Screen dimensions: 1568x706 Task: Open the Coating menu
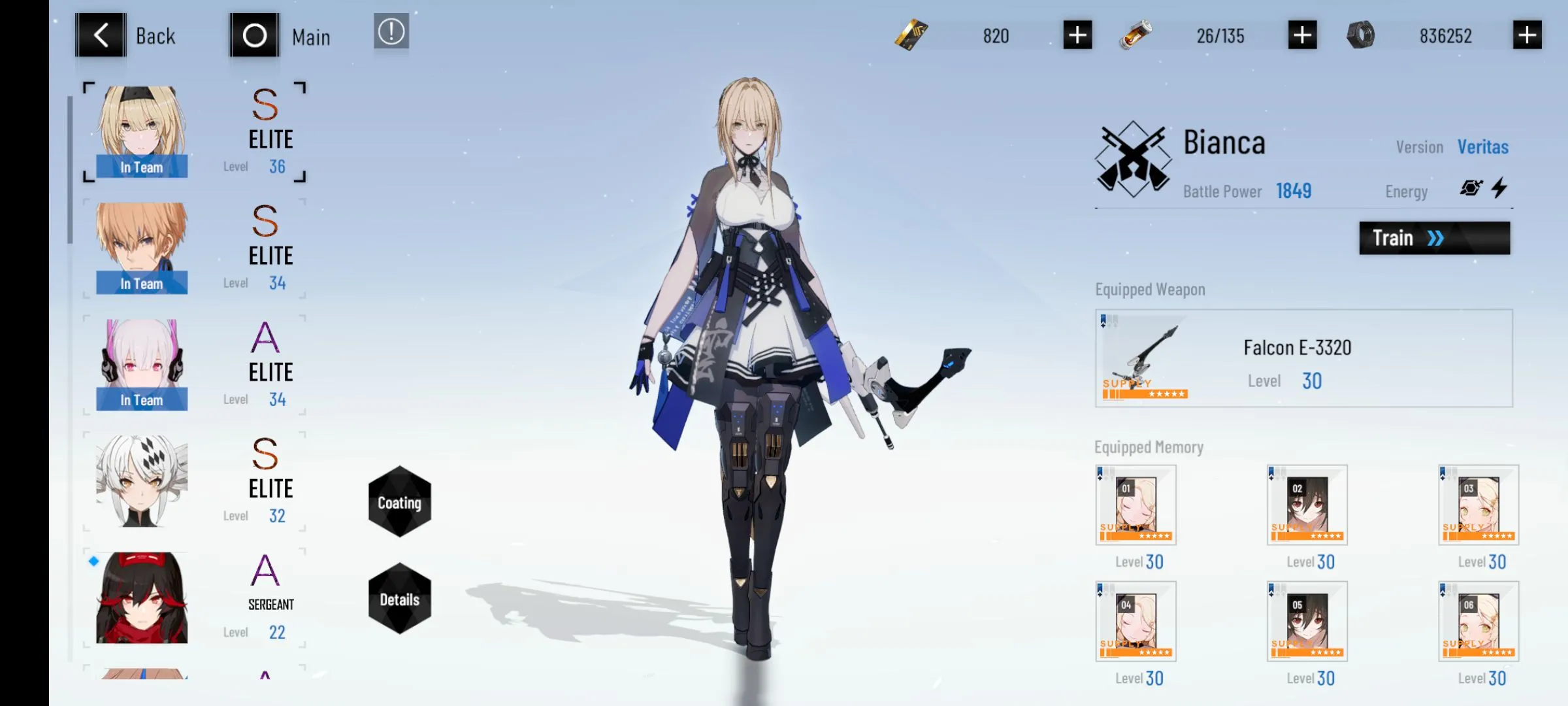pos(399,502)
